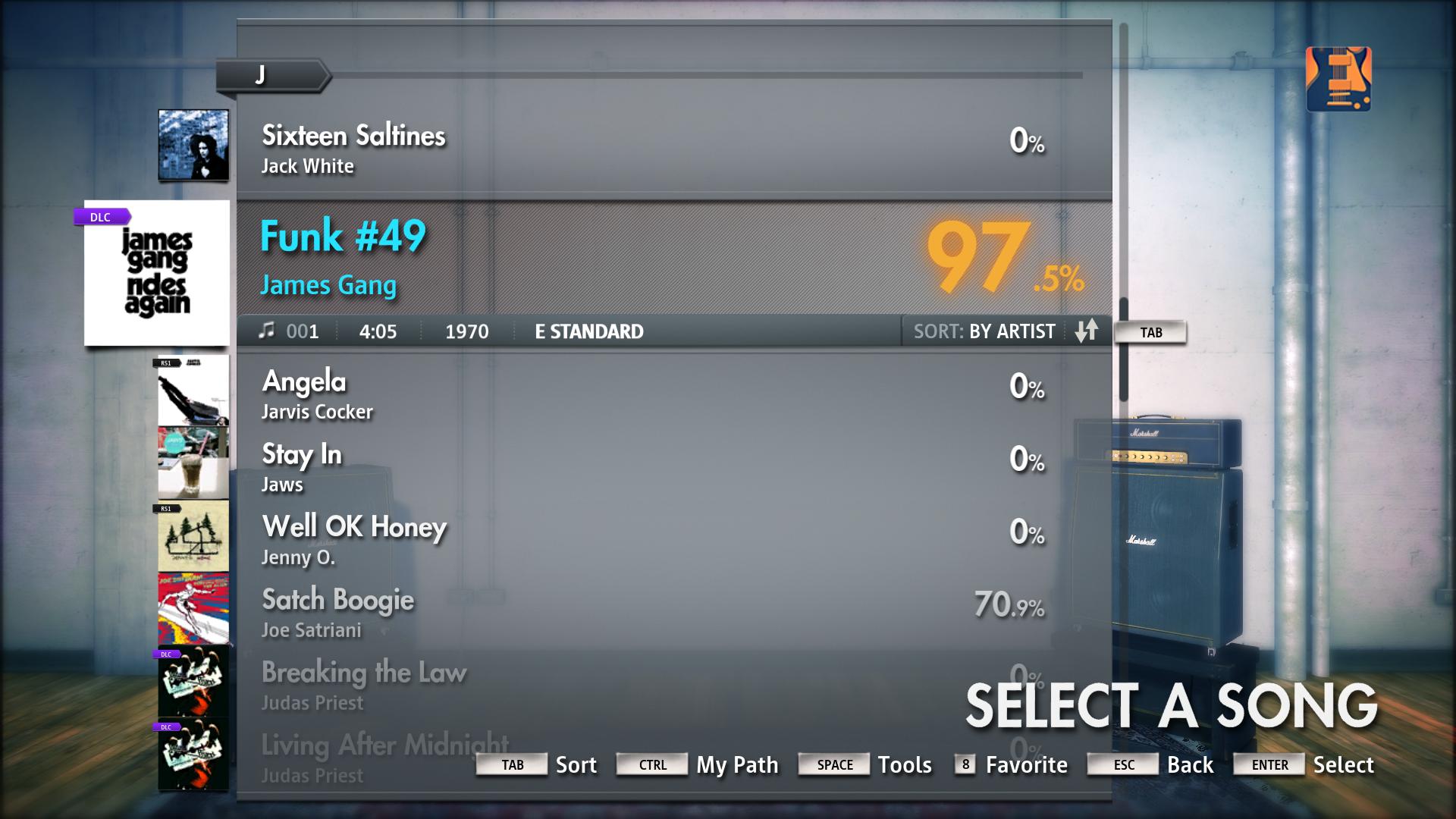Click the DLC badge on the James Gang album
The image size is (1456, 819).
101,217
